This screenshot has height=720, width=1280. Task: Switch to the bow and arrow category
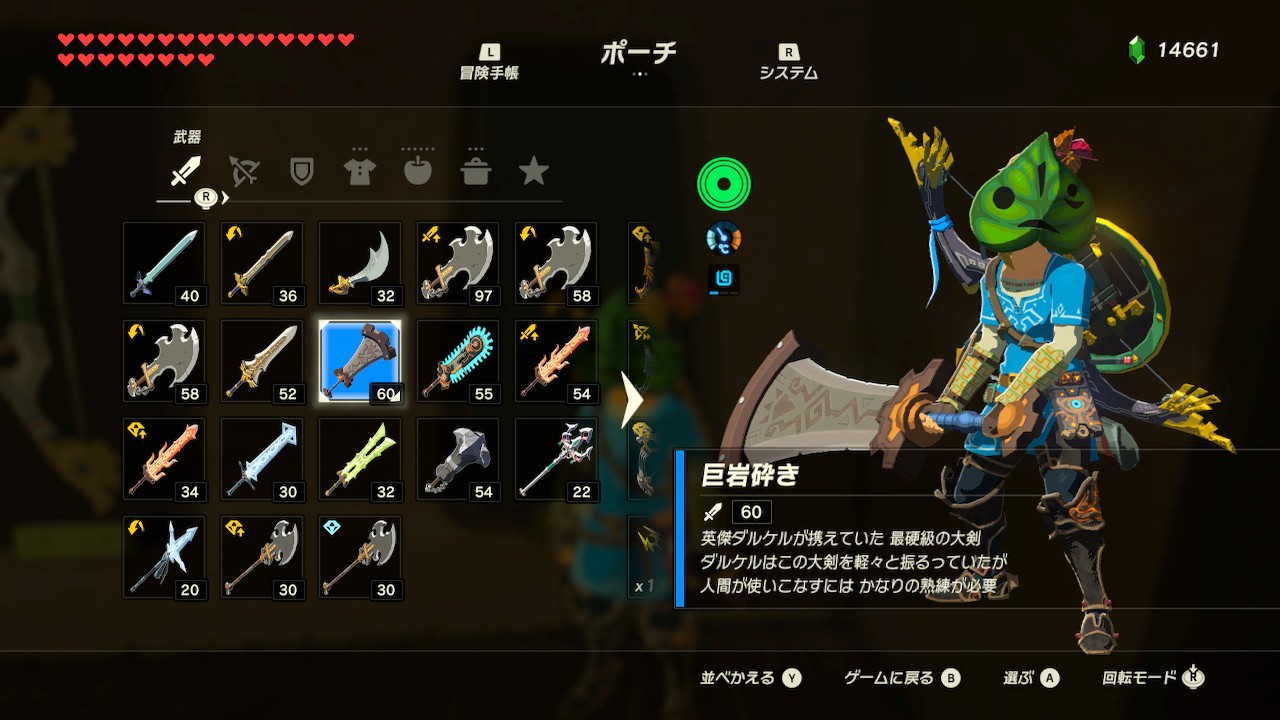point(243,172)
